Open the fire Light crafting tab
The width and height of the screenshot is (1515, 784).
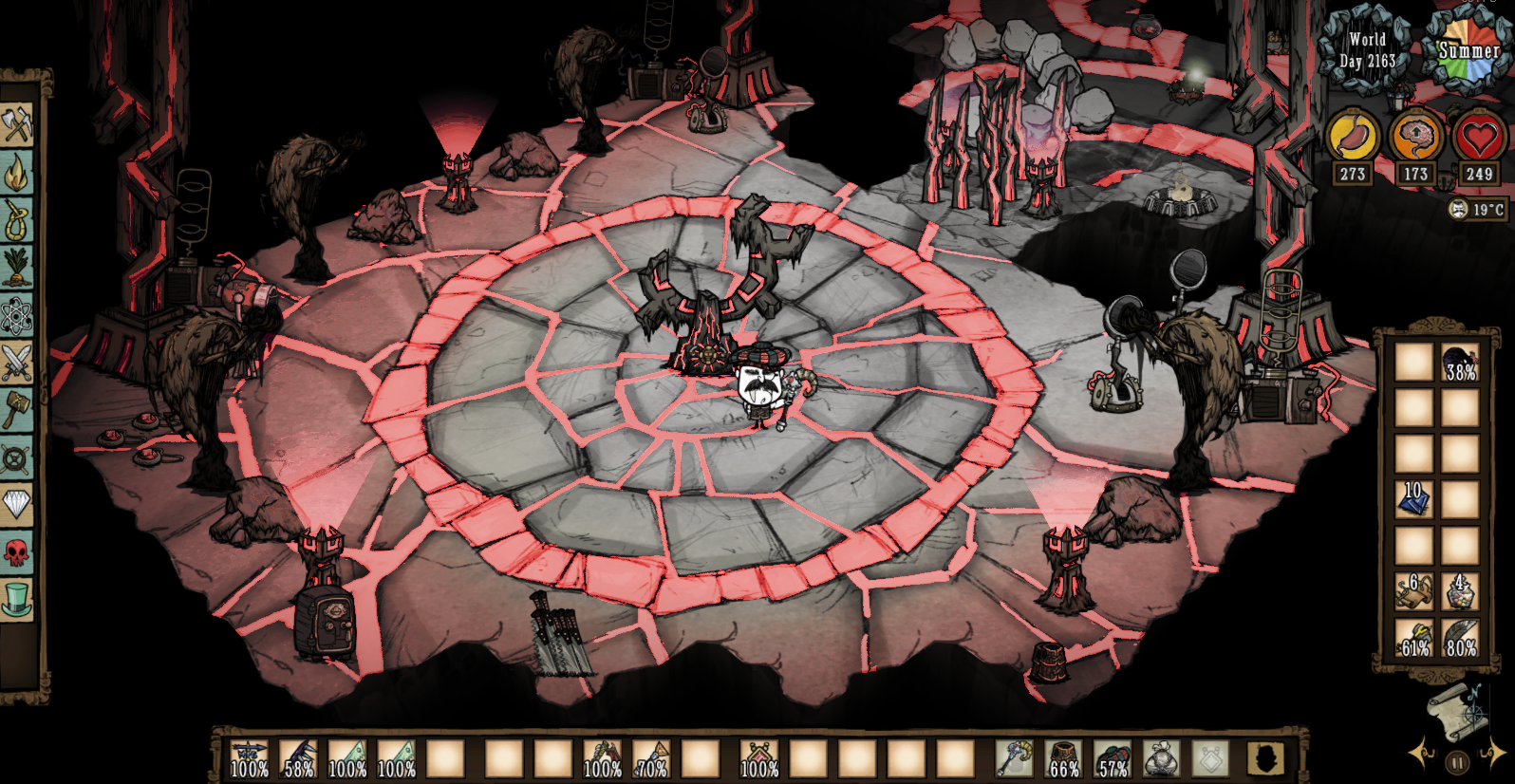pyautogui.click(x=17, y=173)
